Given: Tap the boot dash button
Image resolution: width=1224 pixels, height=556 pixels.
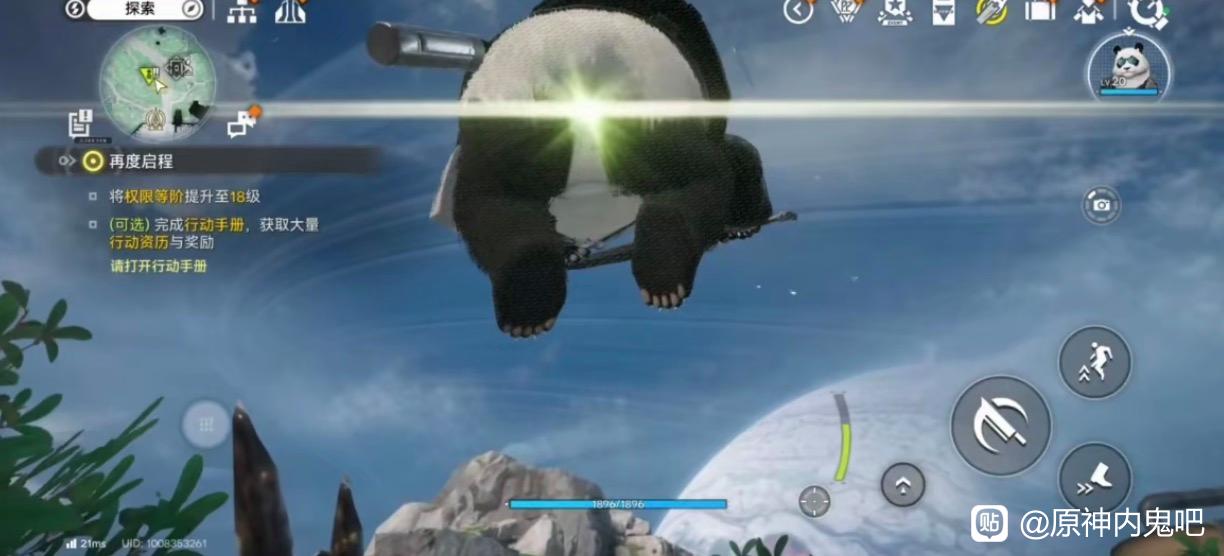Looking at the screenshot, I should click(1094, 479).
